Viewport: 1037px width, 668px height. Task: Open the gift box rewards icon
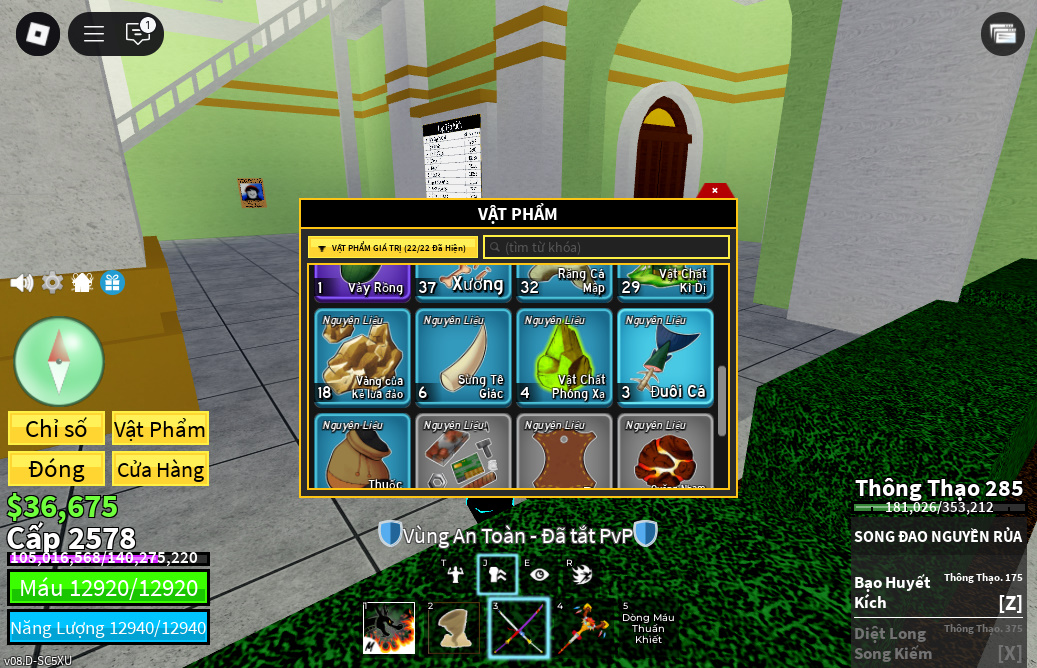(x=113, y=283)
